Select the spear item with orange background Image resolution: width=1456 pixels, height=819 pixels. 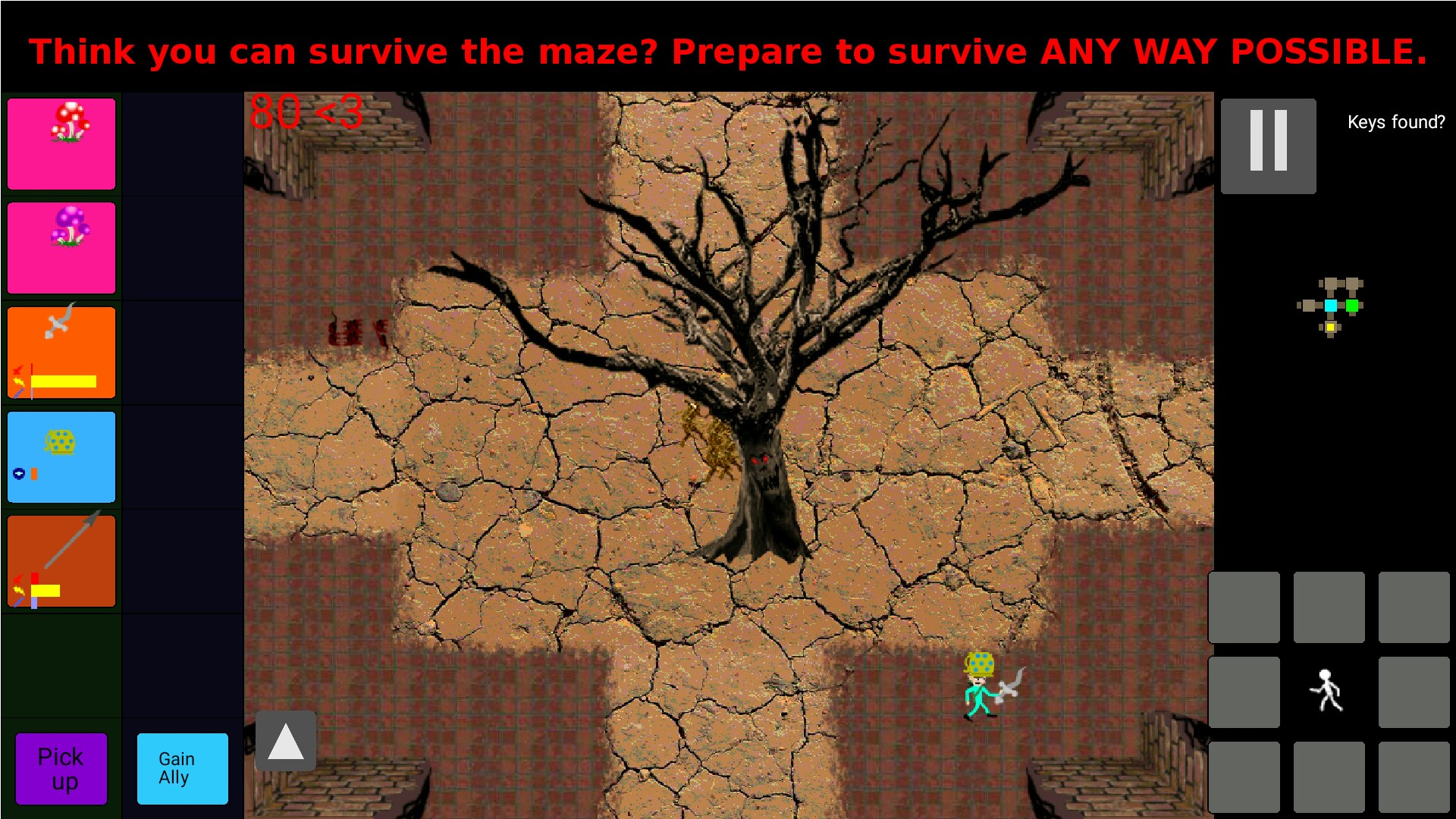[61, 561]
